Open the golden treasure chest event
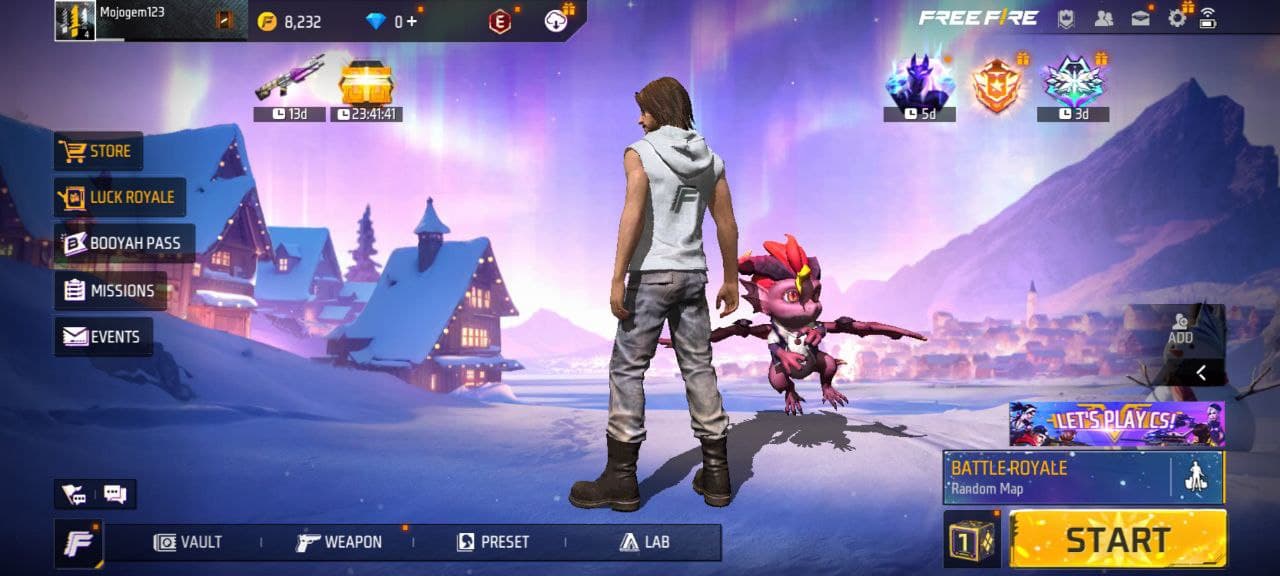The width and height of the screenshot is (1280, 576). [x=366, y=84]
